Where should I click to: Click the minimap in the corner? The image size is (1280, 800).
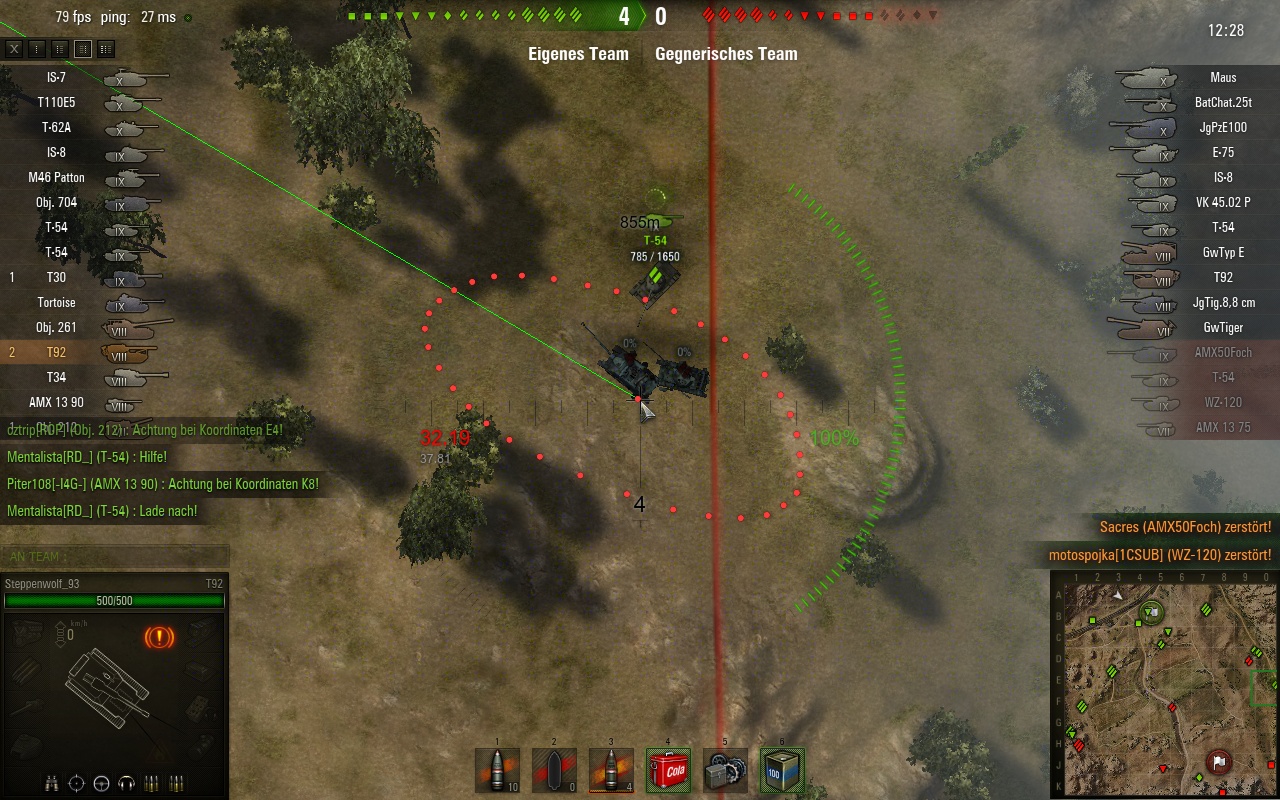click(1165, 684)
